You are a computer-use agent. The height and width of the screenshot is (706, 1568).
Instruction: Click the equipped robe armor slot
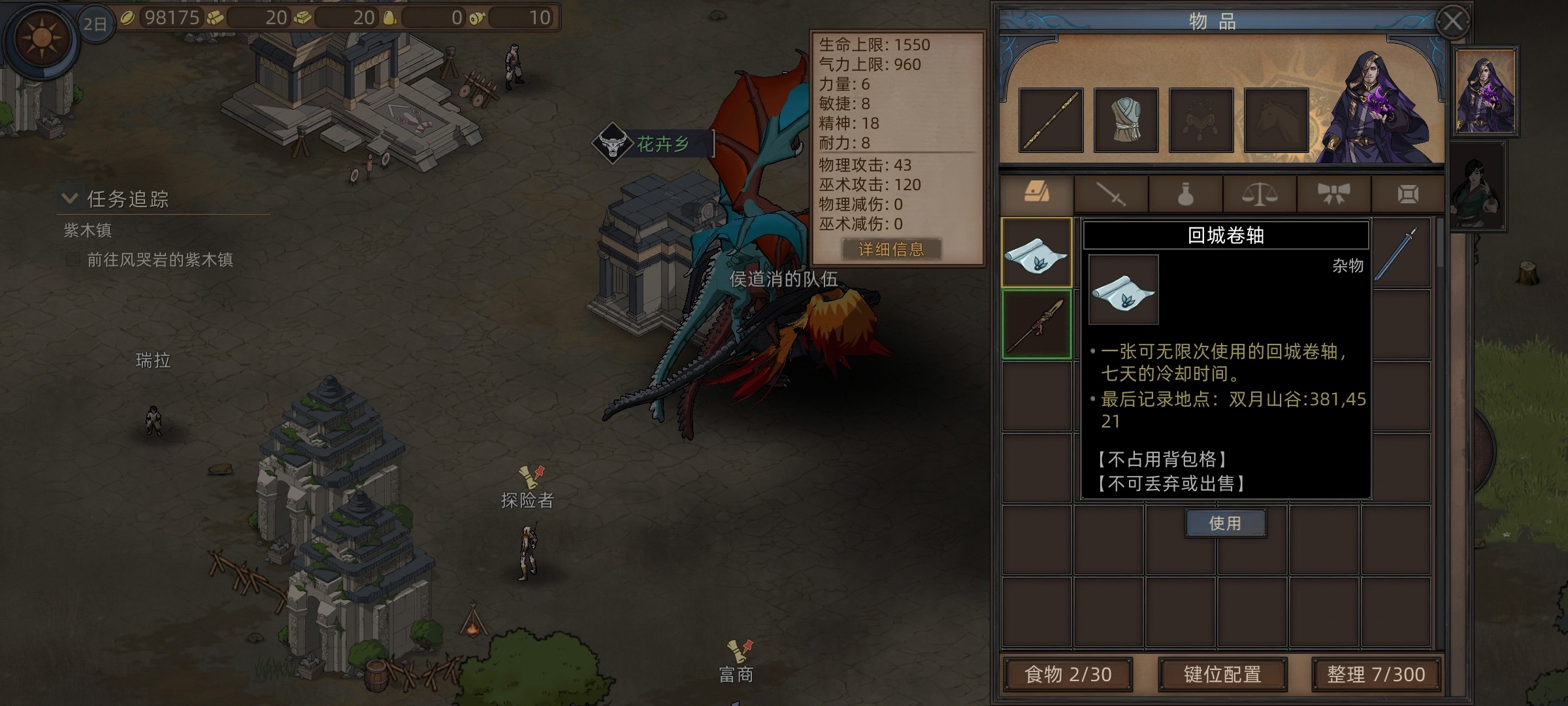coord(1126,120)
